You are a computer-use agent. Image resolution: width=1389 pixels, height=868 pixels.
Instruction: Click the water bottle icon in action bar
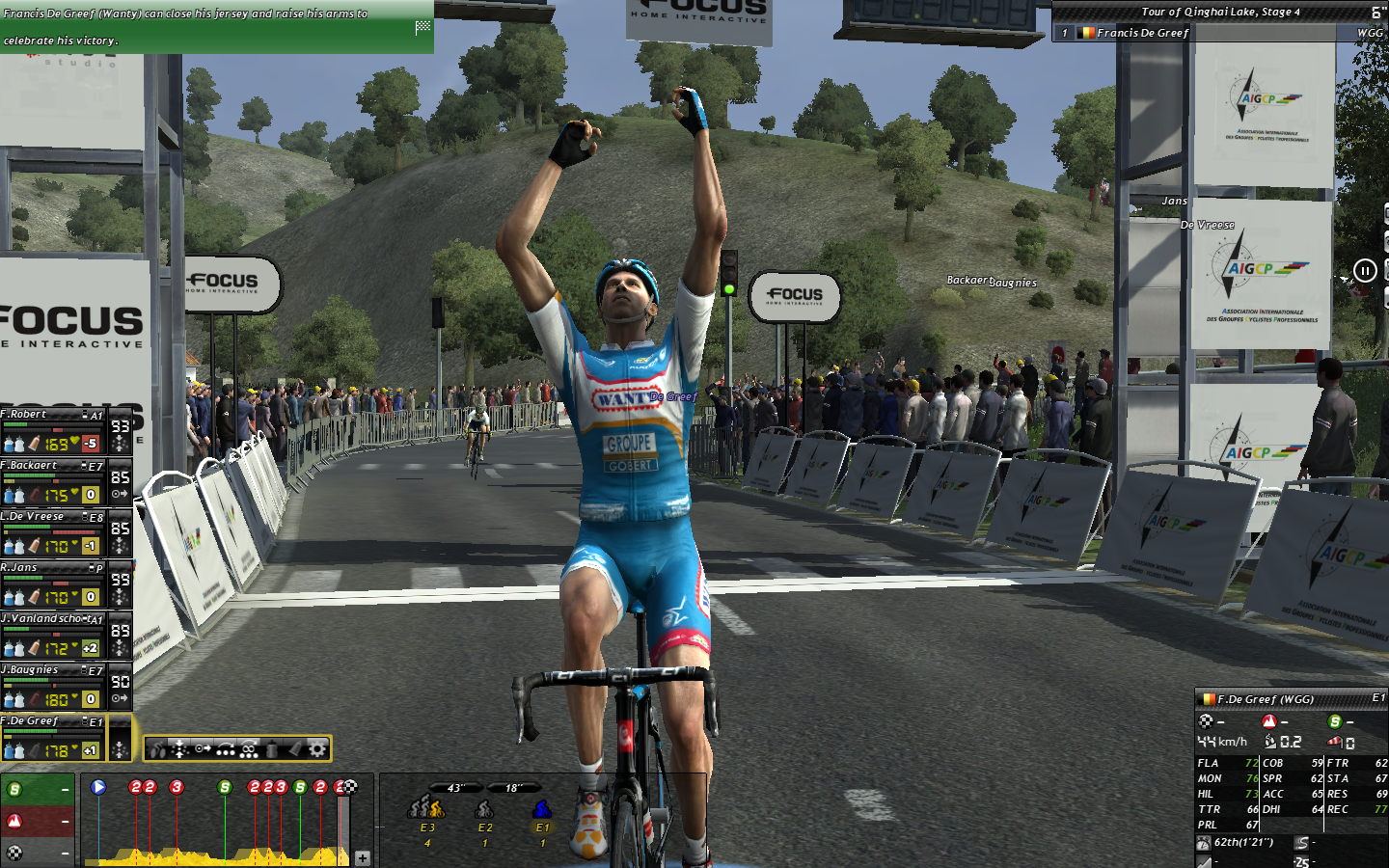[272, 748]
